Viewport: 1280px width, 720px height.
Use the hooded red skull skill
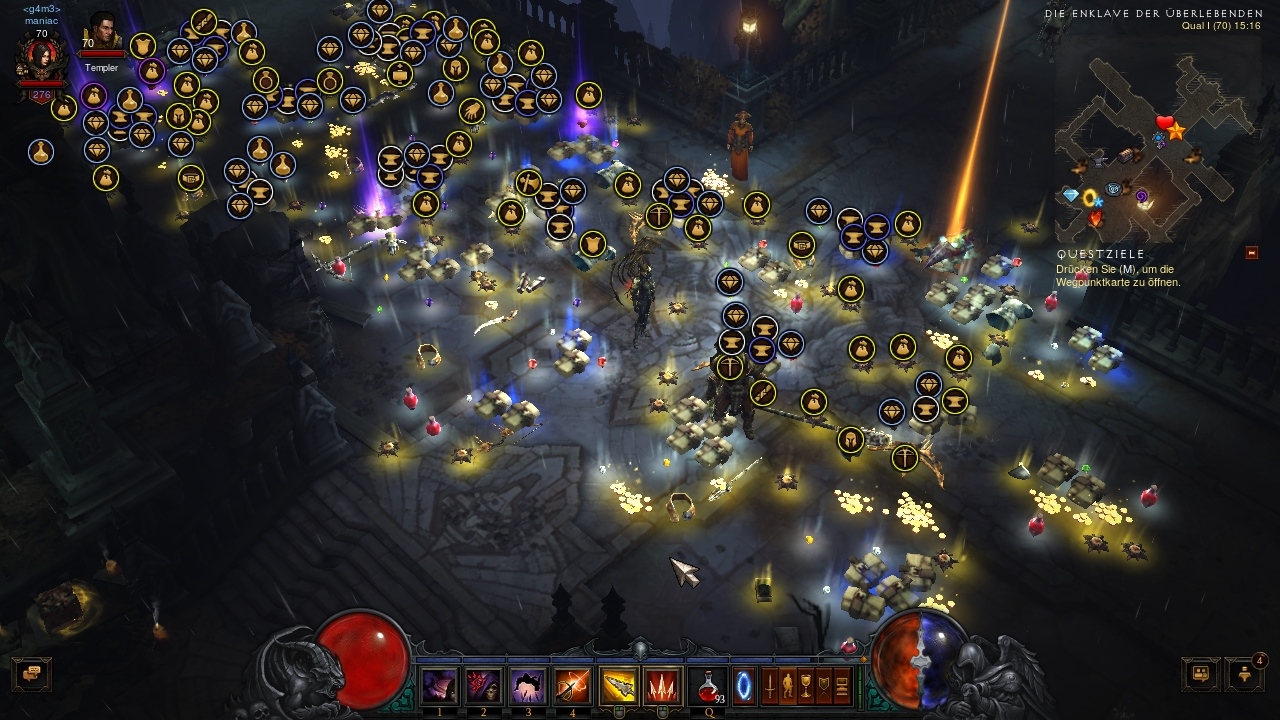click(483, 686)
